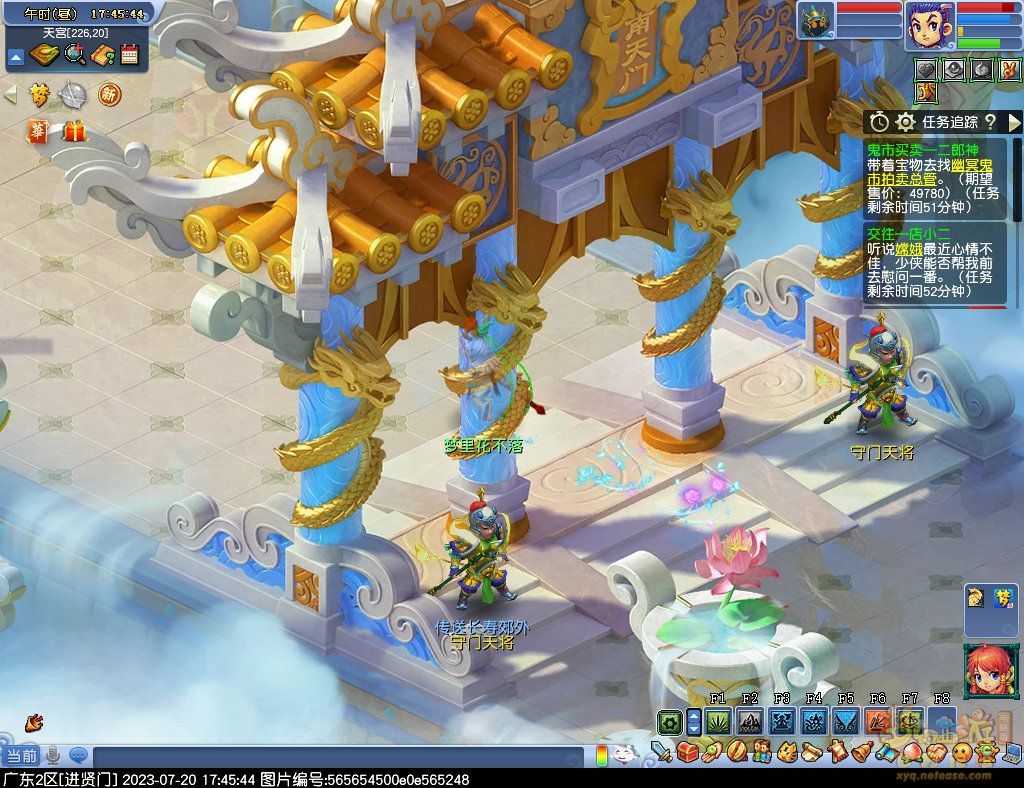Activate the F6 orange skill slot
Screen dimensions: 1024x788
tap(877, 721)
